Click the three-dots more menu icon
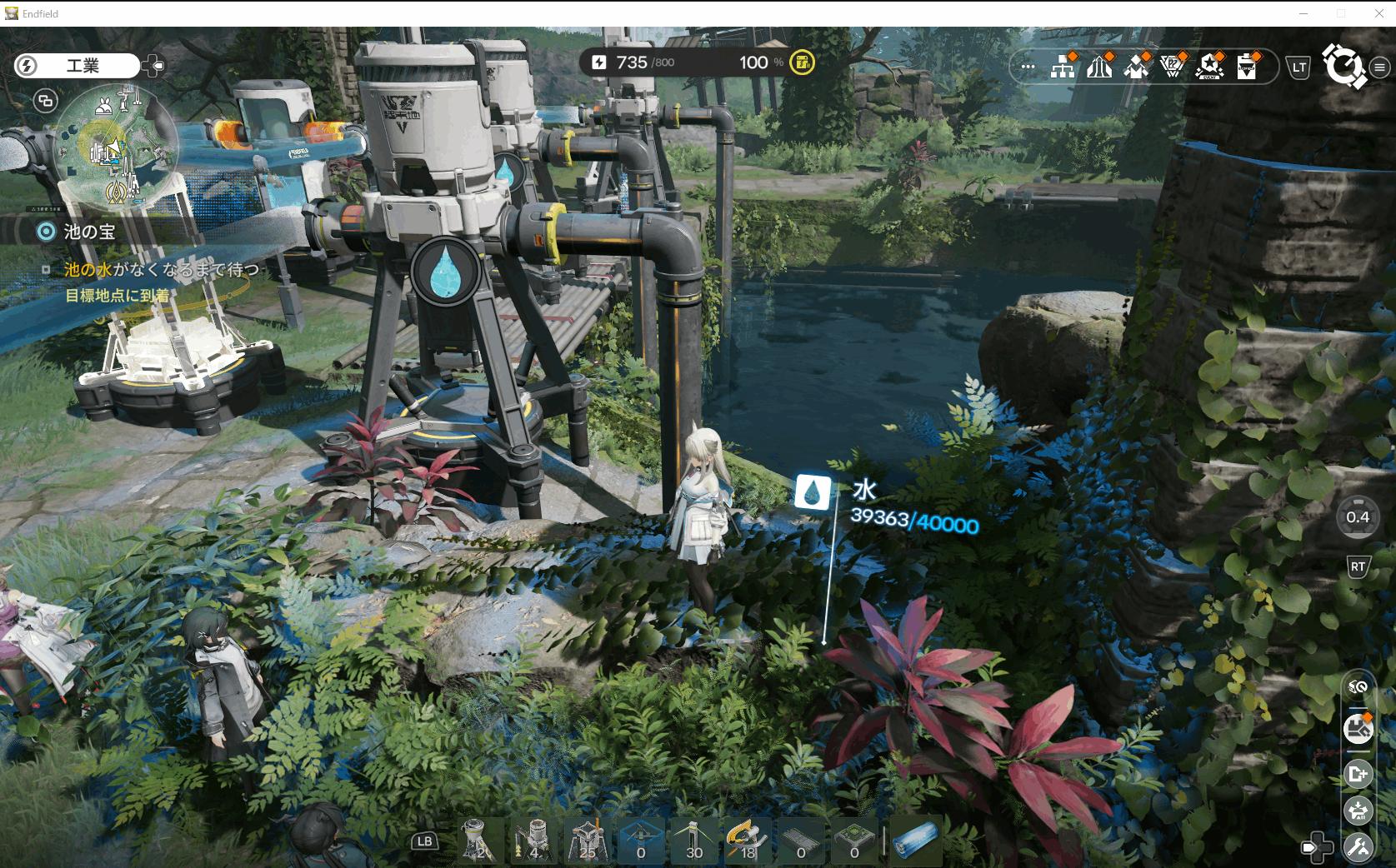This screenshot has height=868, width=1396. [x=1027, y=67]
